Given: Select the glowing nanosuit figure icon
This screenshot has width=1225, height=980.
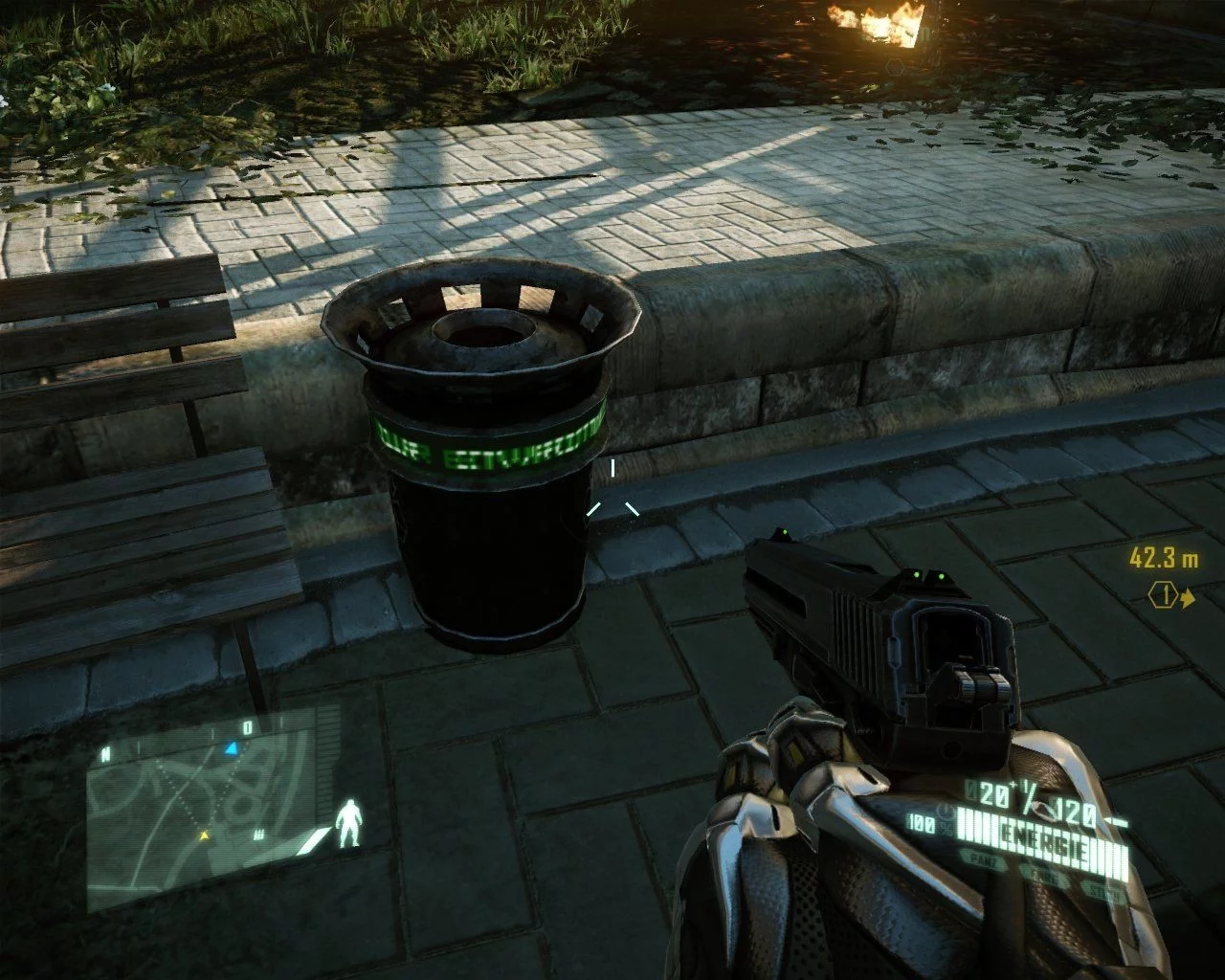Looking at the screenshot, I should point(349,822).
